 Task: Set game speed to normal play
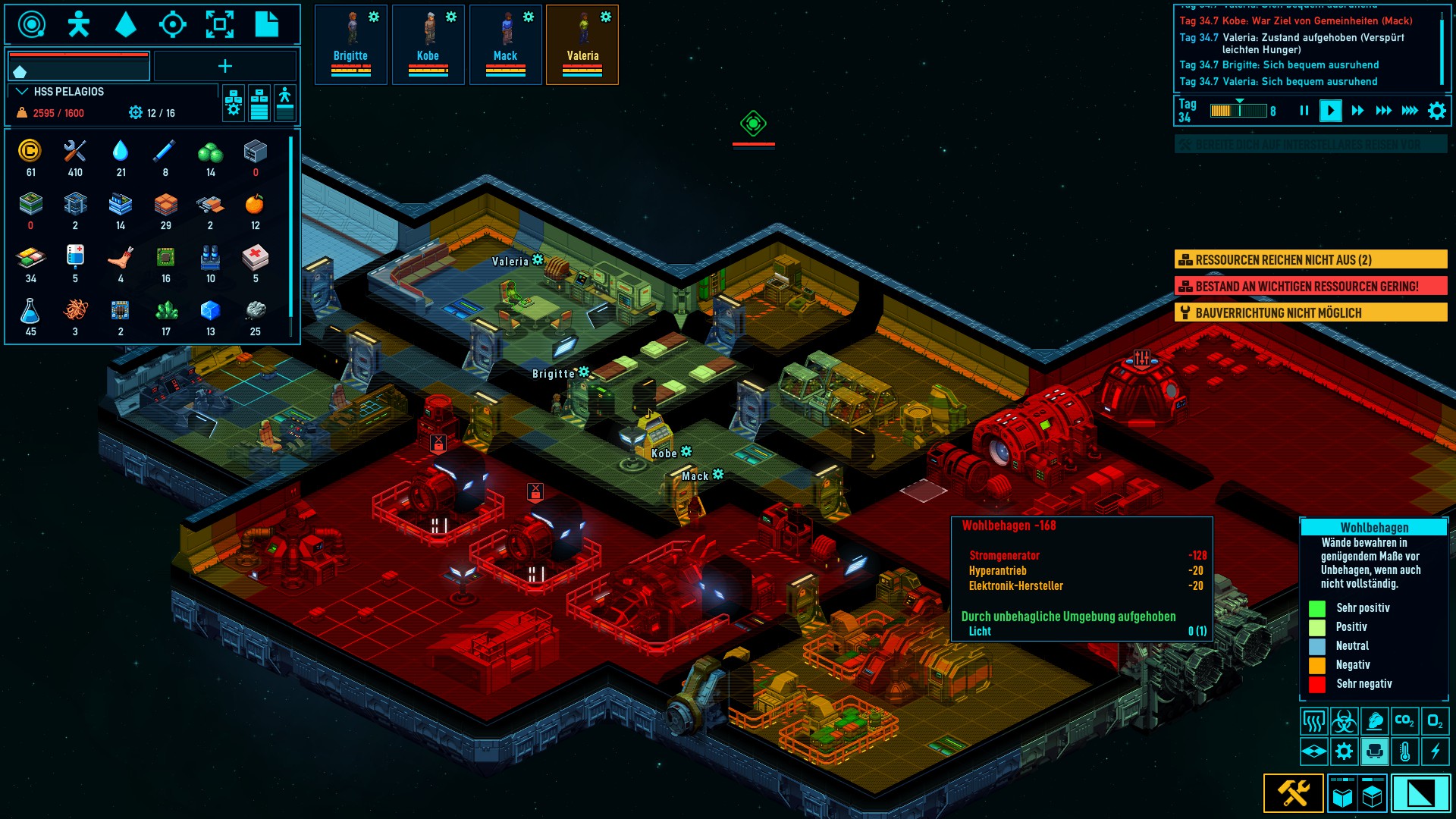click(x=1330, y=111)
